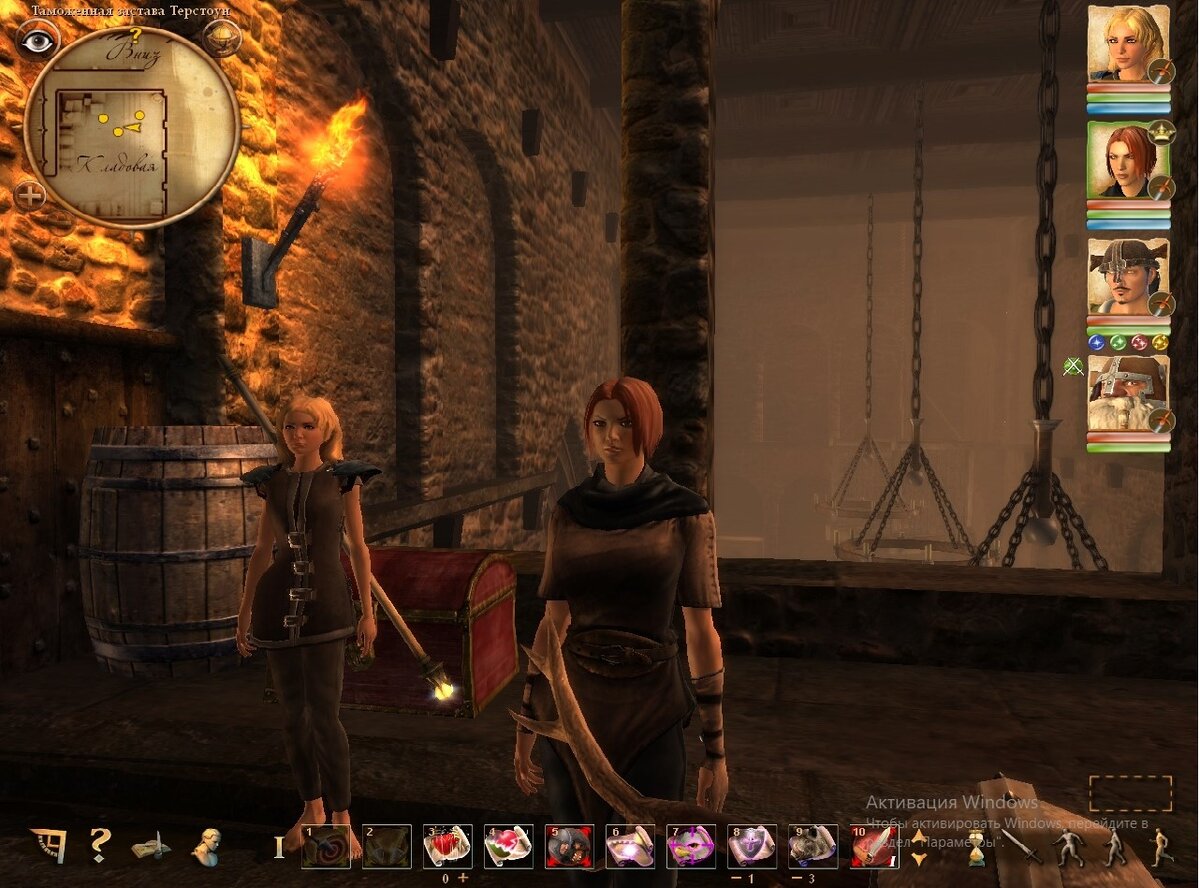The width and height of the screenshot is (1200, 888).
Task: Use quickslot 1 with the spiral icon
Action: [326, 846]
